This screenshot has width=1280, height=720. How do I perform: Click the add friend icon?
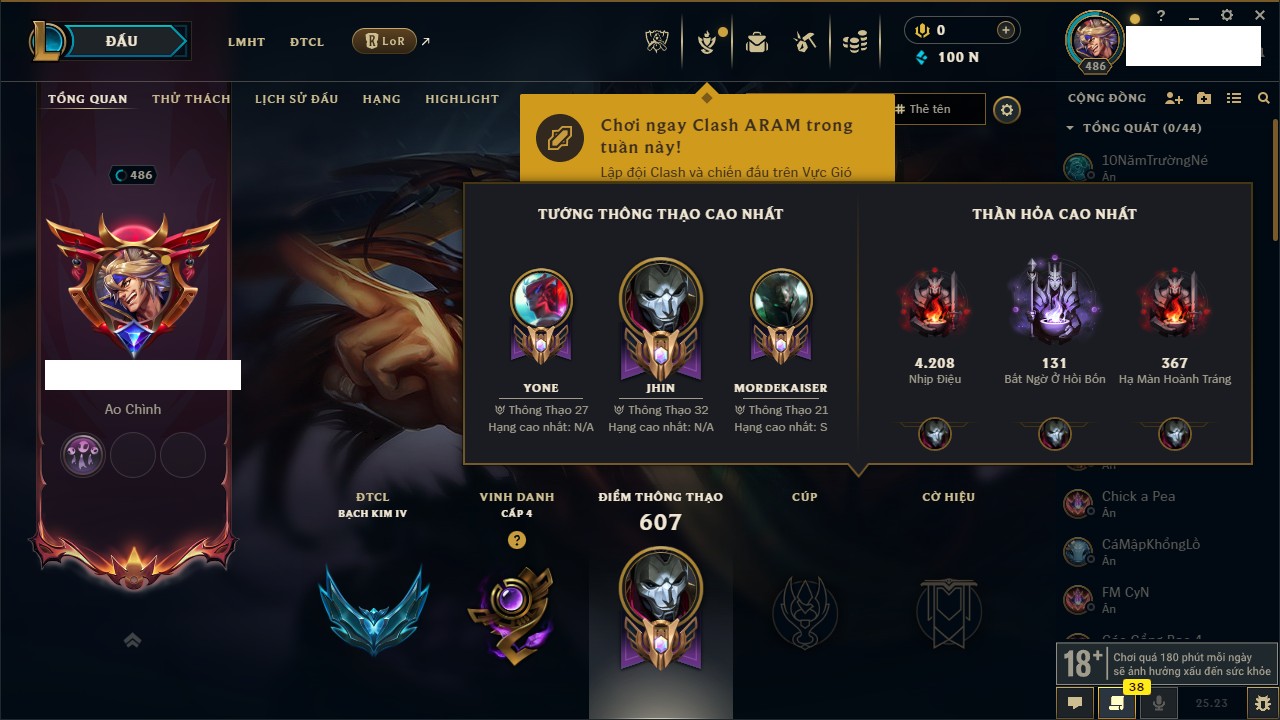(x=1174, y=98)
